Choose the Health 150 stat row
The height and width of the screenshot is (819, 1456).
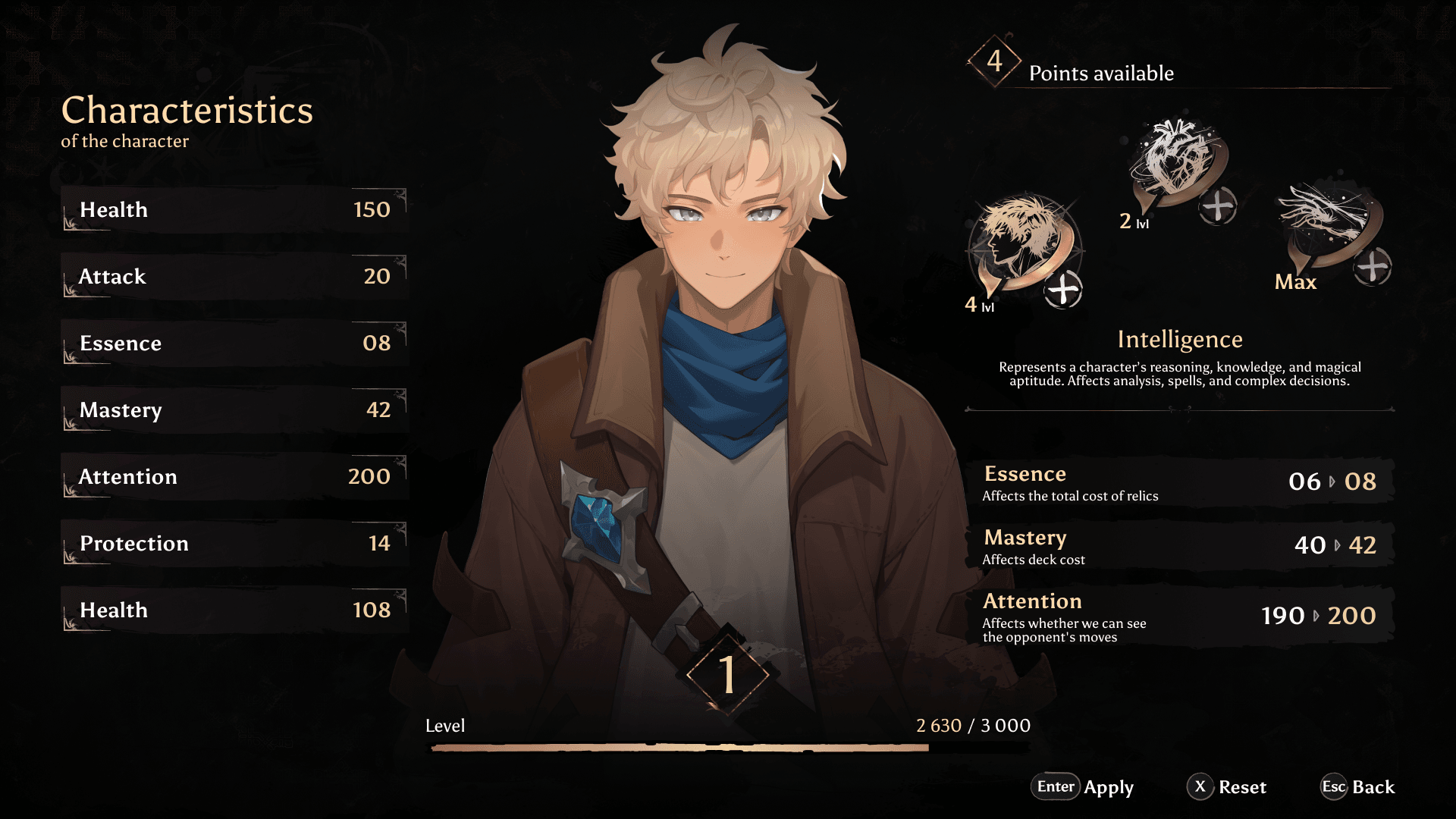(234, 210)
